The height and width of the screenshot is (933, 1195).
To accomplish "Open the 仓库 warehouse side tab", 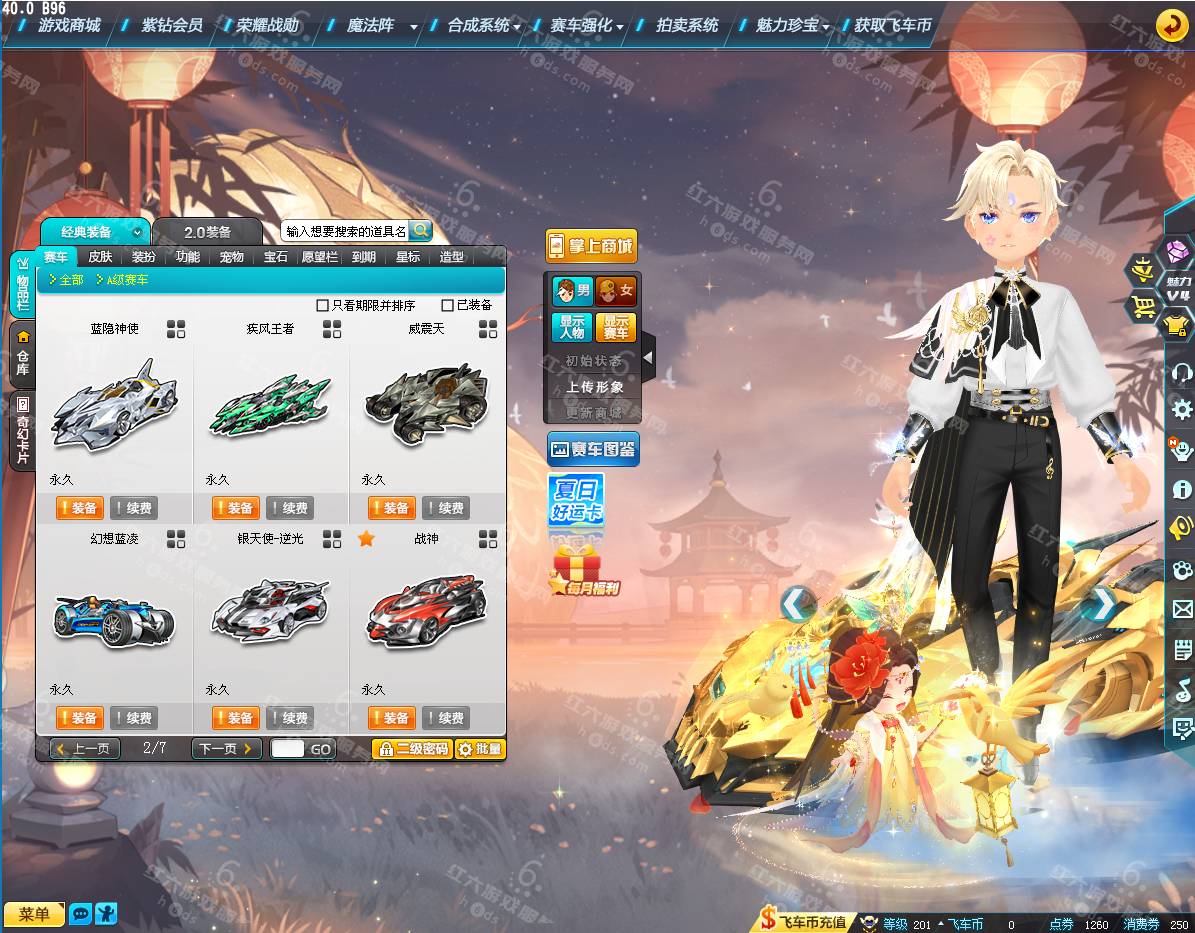I will click(22, 355).
